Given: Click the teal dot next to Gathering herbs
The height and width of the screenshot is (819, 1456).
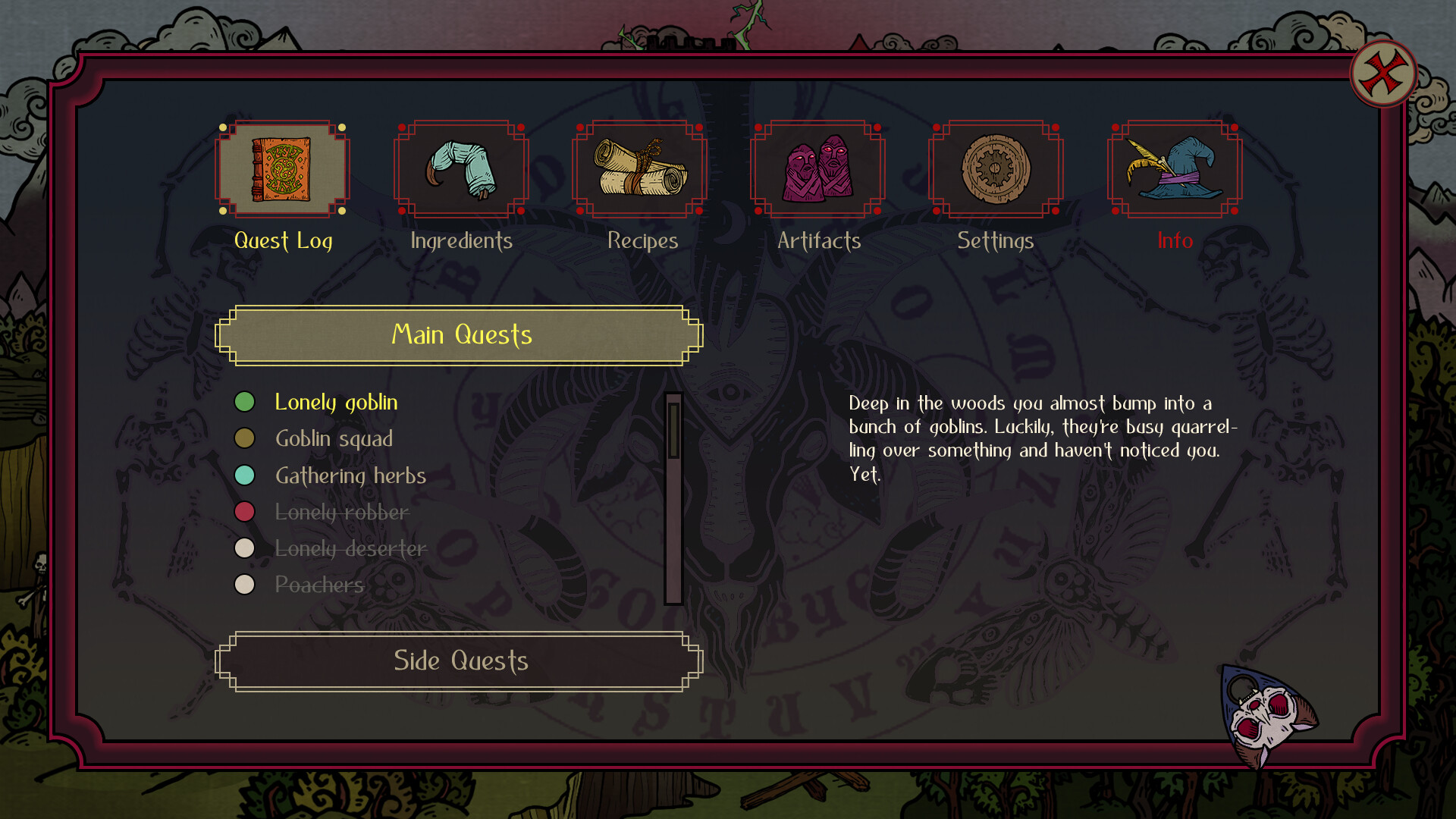Looking at the screenshot, I should 244,475.
